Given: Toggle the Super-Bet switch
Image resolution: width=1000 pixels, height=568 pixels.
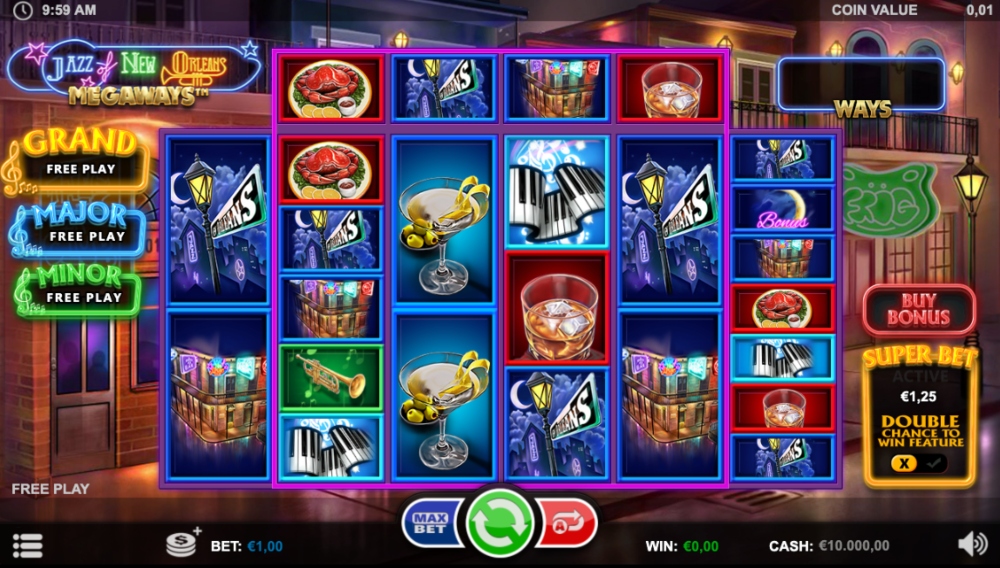Looking at the screenshot, I should (x=919, y=463).
